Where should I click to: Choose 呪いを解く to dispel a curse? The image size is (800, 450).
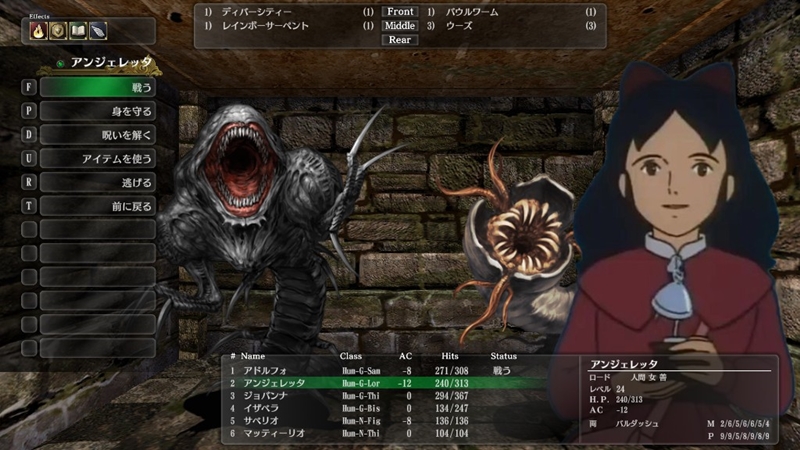[97, 134]
